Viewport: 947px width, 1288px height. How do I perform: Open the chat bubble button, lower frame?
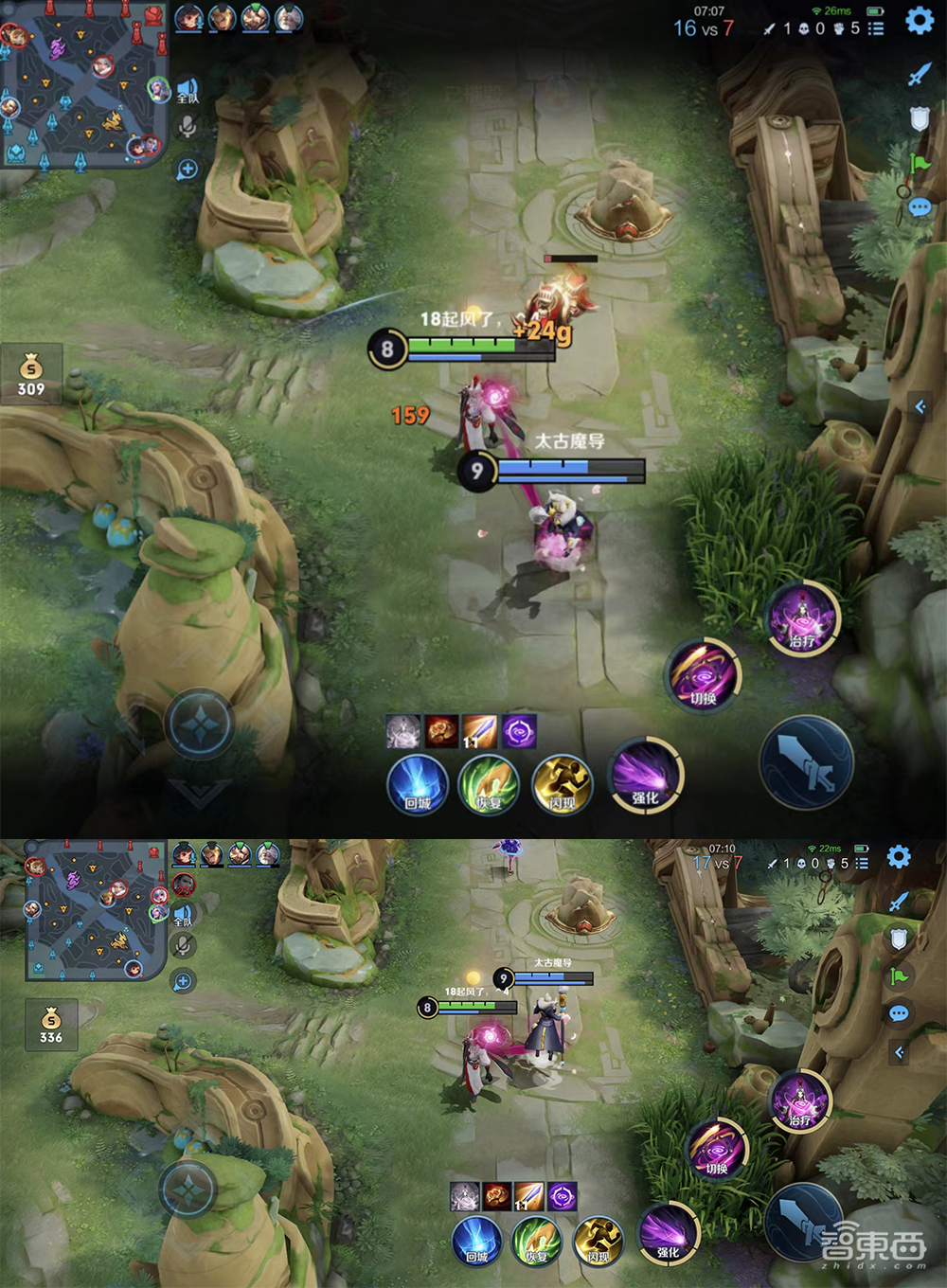pyautogui.click(x=899, y=1014)
